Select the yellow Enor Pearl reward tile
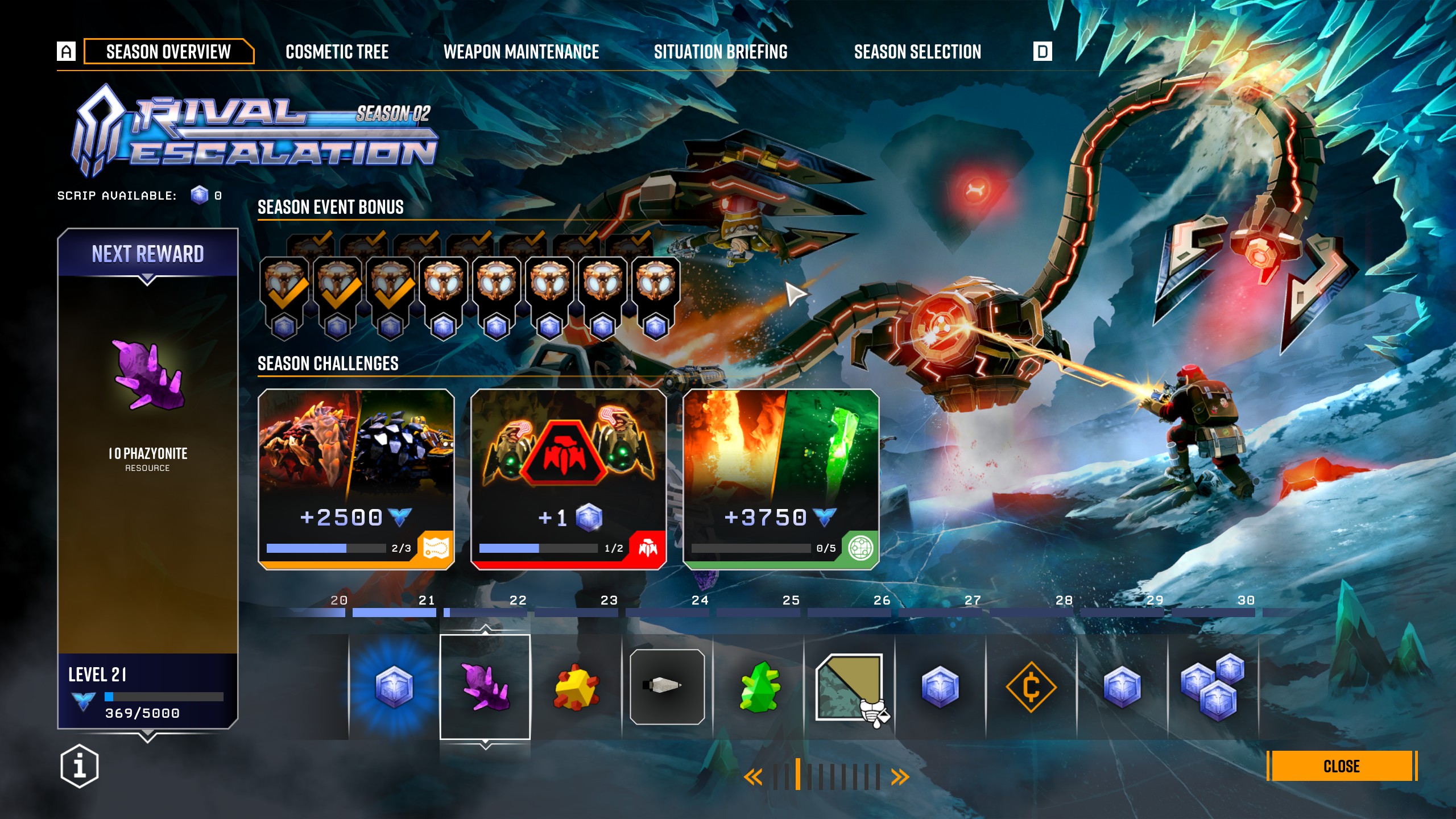The height and width of the screenshot is (819, 1456). click(x=576, y=687)
